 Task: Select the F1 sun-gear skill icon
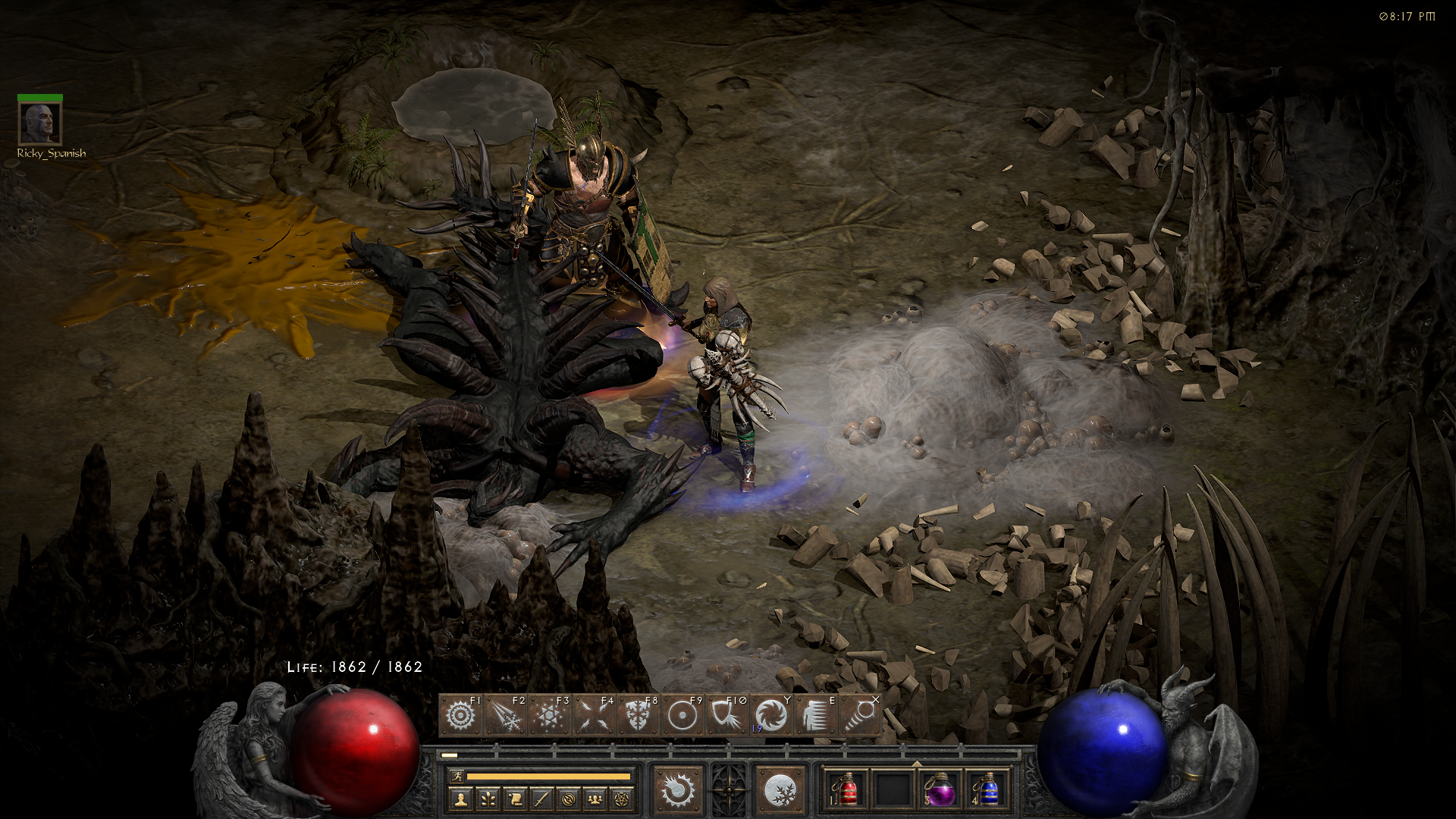pos(460,716)
